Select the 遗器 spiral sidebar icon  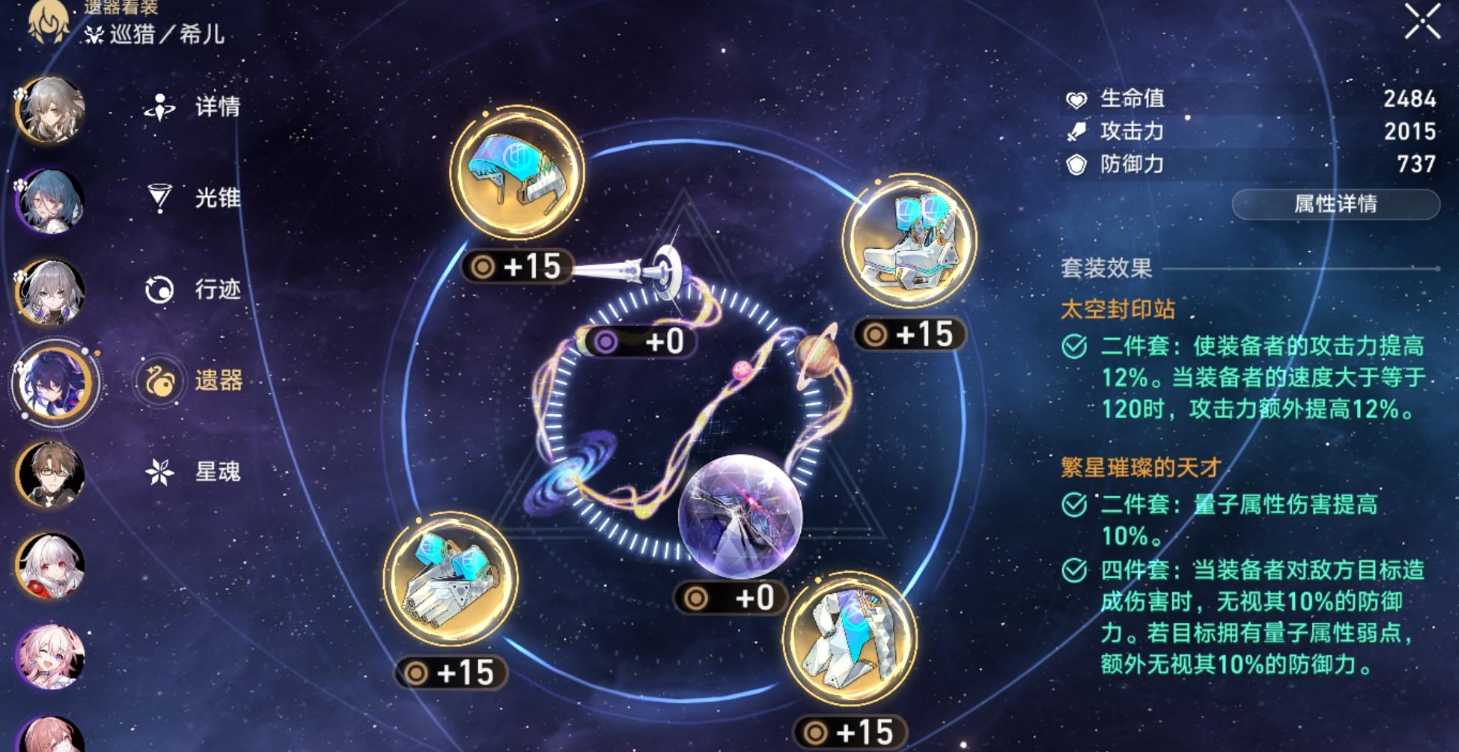click(x=159, y=376)
